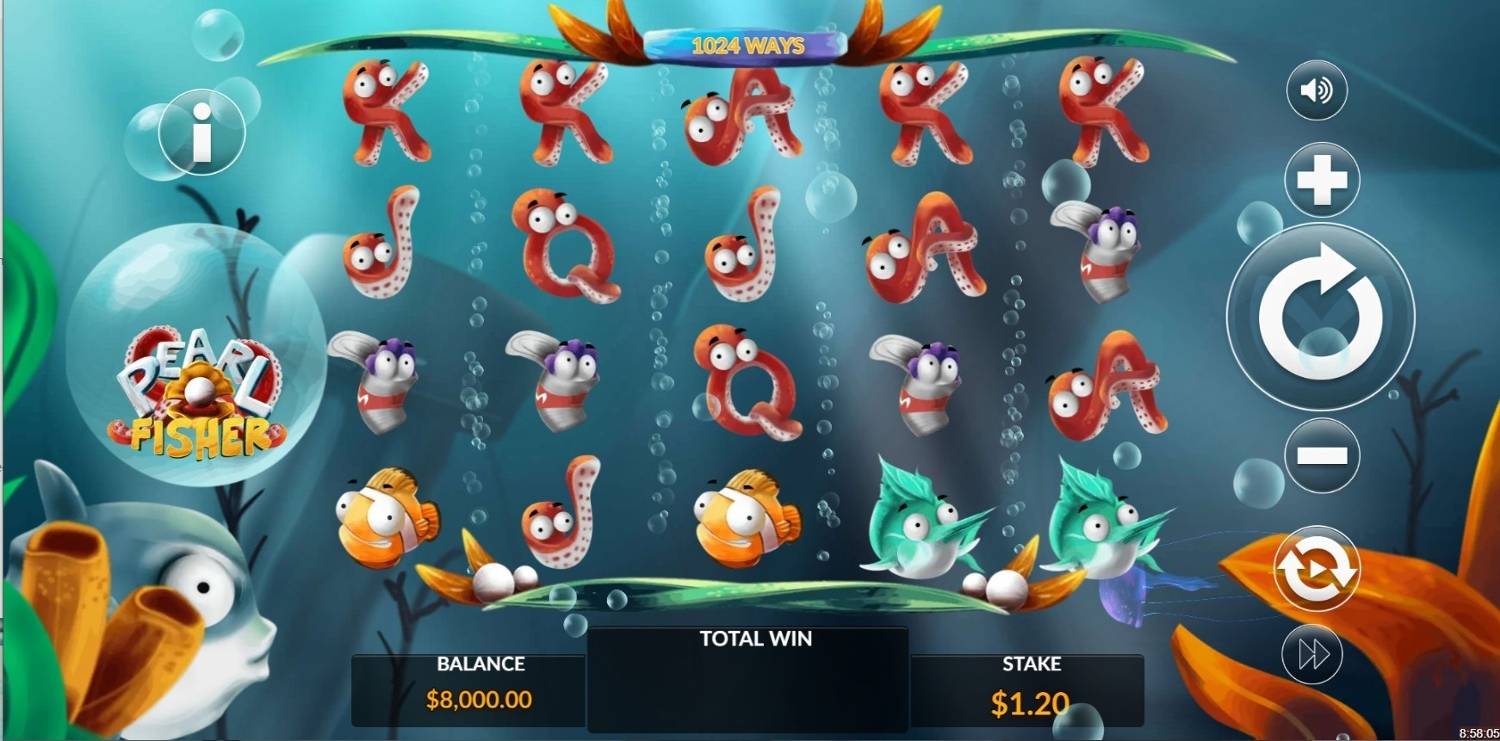Screen dimensions: 1500x741
Task: Activate the autoplay button
Action: tap(1316, 569)
